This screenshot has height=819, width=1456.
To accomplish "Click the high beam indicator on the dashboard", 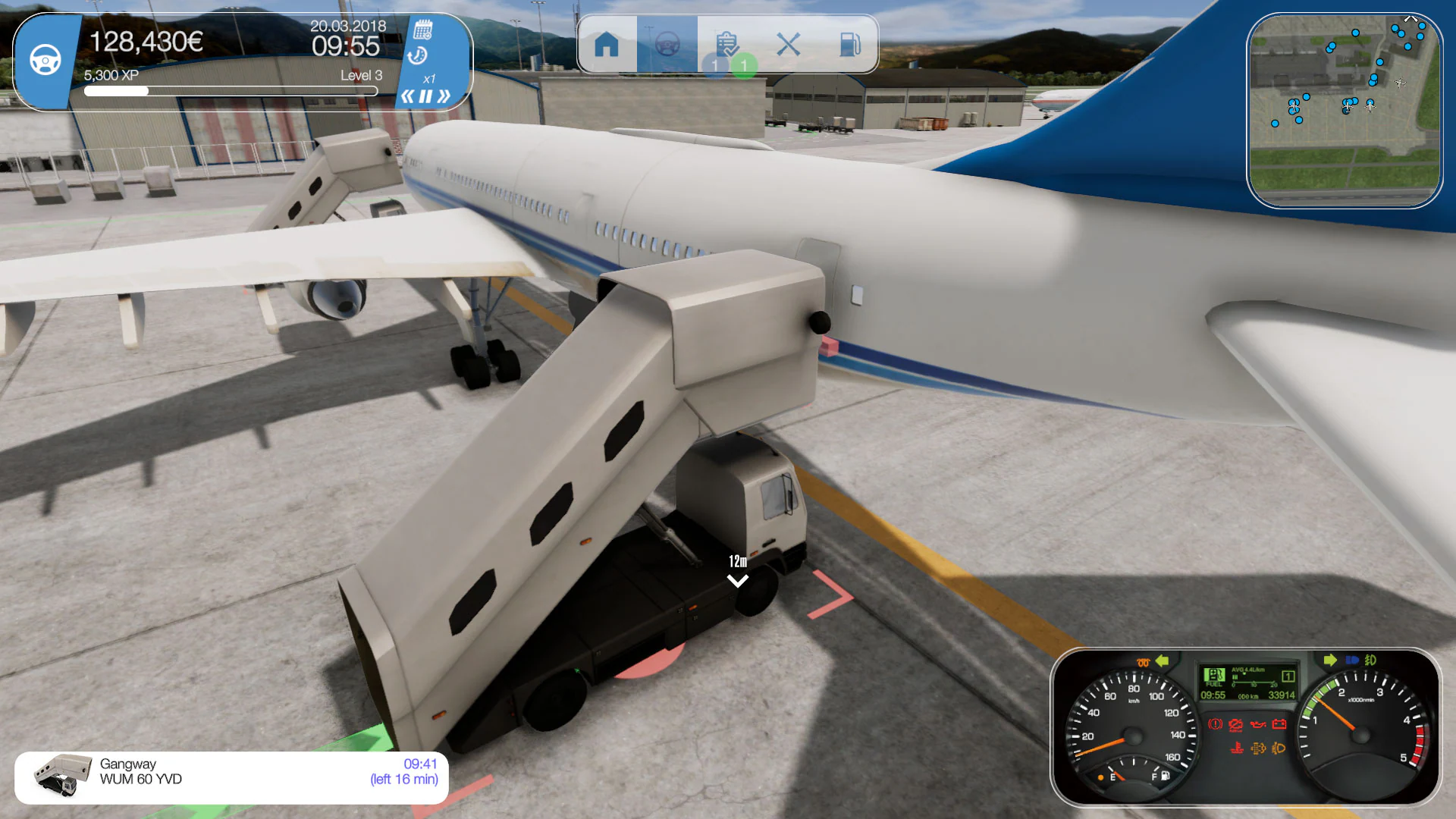I will tap(1352, 660).
